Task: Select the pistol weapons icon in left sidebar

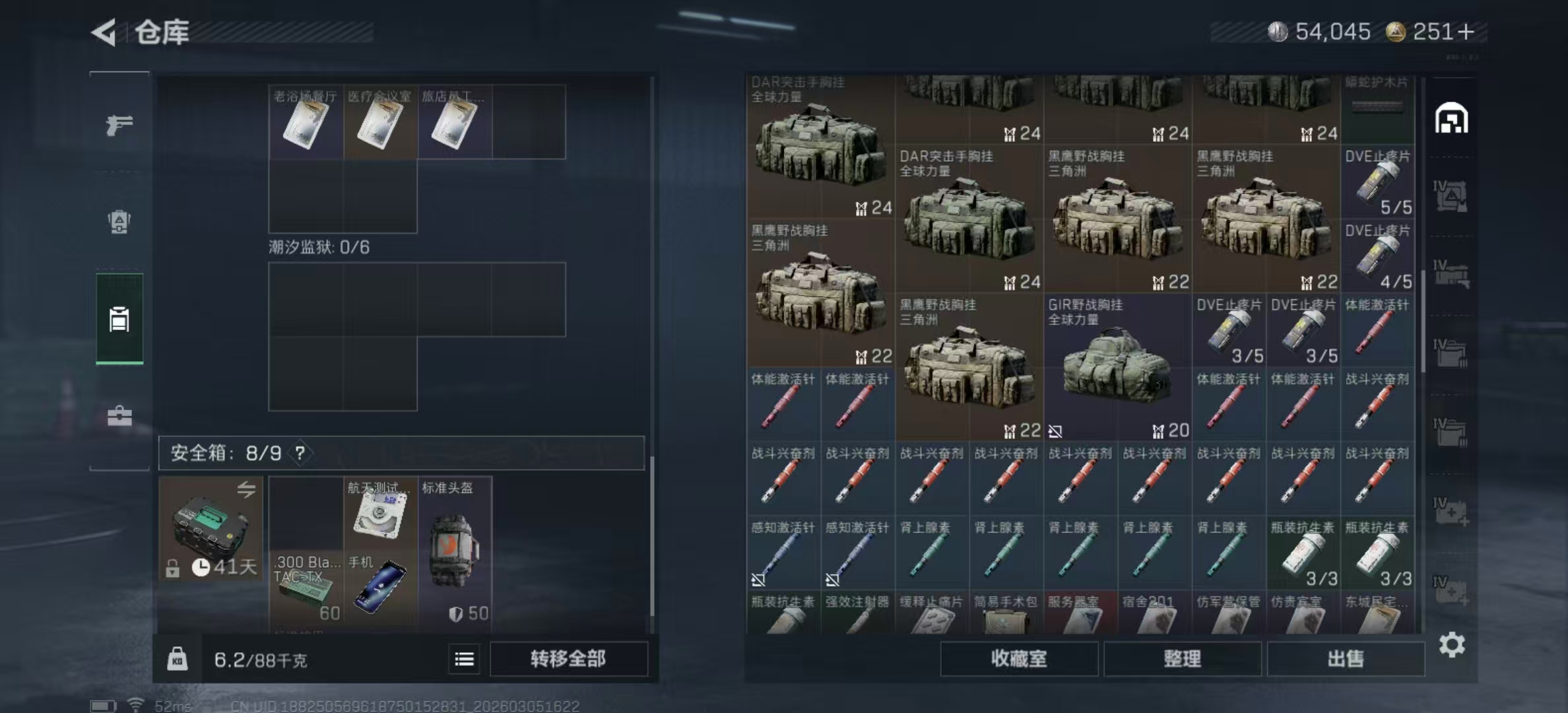Action: pos(119,123)
